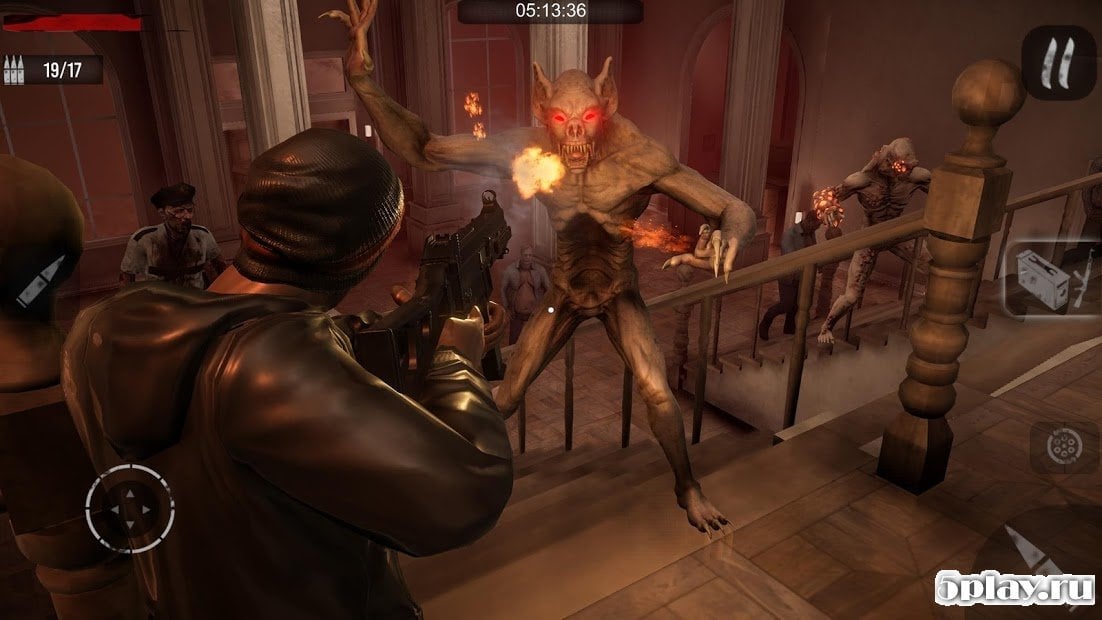Image resolution: width=1102 pixels, height=620 pixels.
Task: Reload using the revolver cylinder icon
Action: (x=1051, y=447)
